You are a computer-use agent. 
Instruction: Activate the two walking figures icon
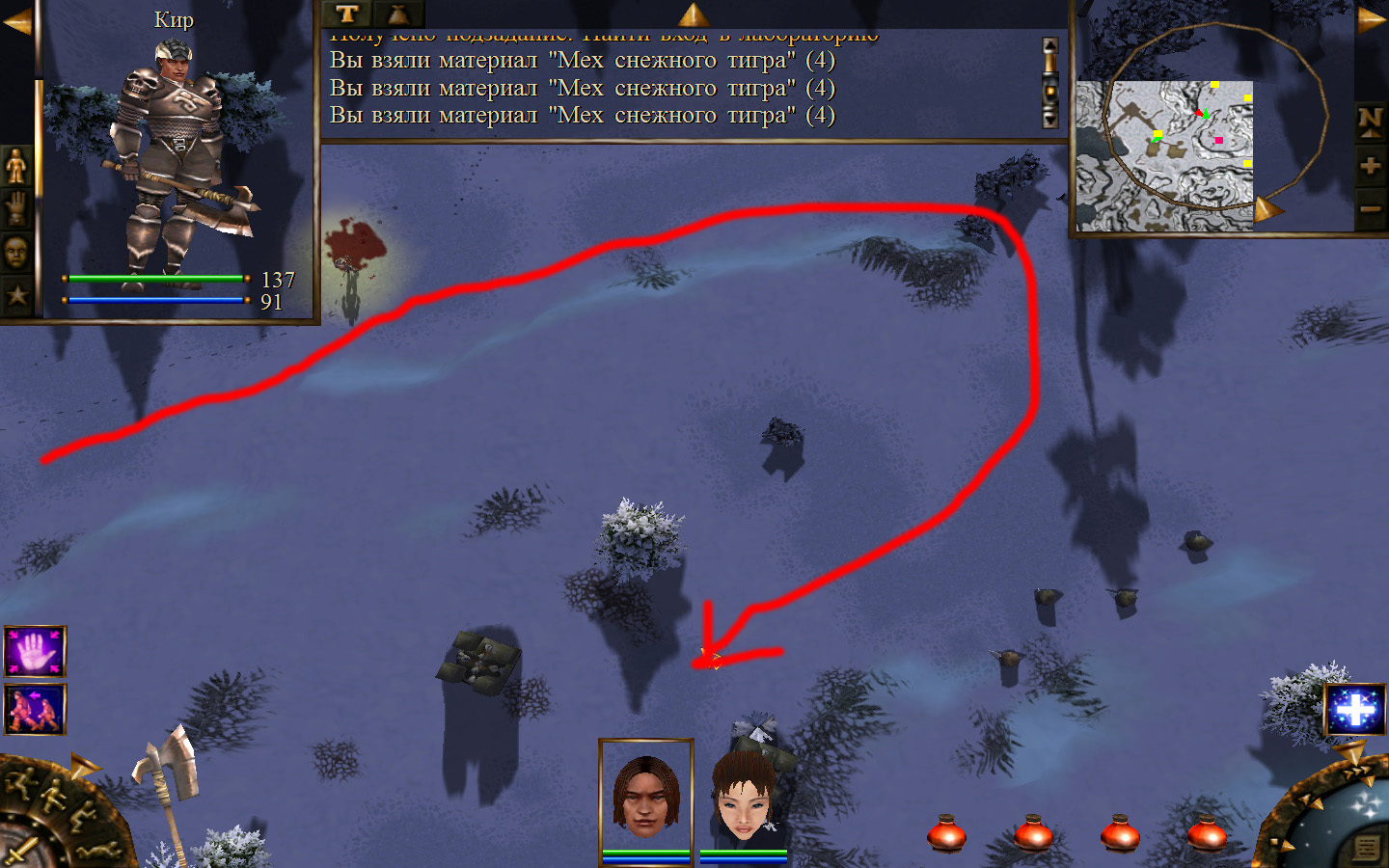pos(35,710)
